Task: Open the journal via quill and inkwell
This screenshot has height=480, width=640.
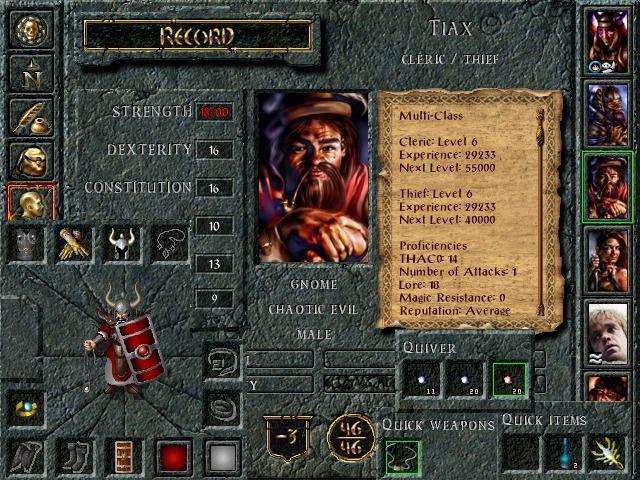Action: pos(31,116)
